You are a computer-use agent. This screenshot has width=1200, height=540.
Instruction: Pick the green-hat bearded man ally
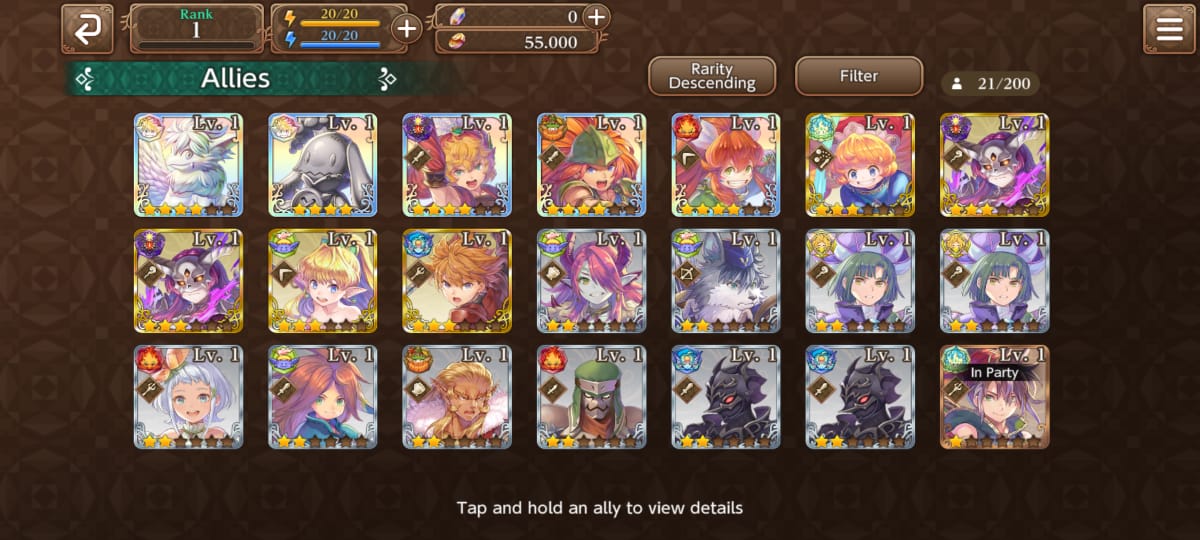pos(592,397)
